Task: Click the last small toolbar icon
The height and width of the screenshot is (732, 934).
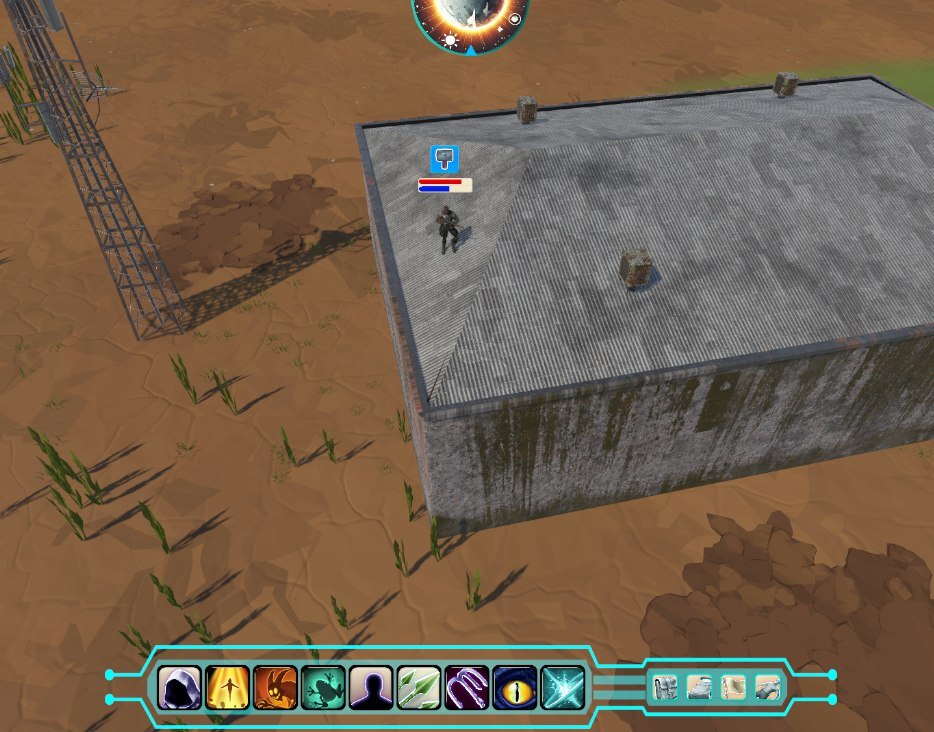Action: [x=767, y=688]
